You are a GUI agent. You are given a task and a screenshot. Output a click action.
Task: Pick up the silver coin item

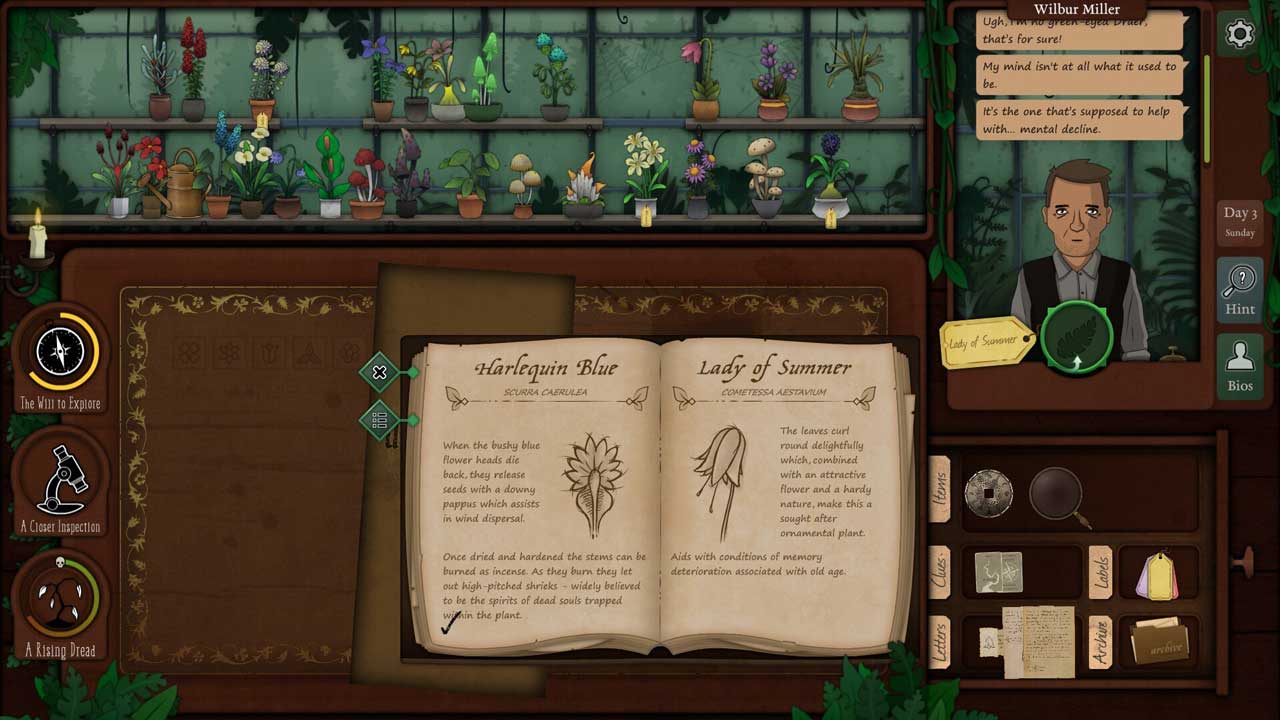(x=988, y=493)
